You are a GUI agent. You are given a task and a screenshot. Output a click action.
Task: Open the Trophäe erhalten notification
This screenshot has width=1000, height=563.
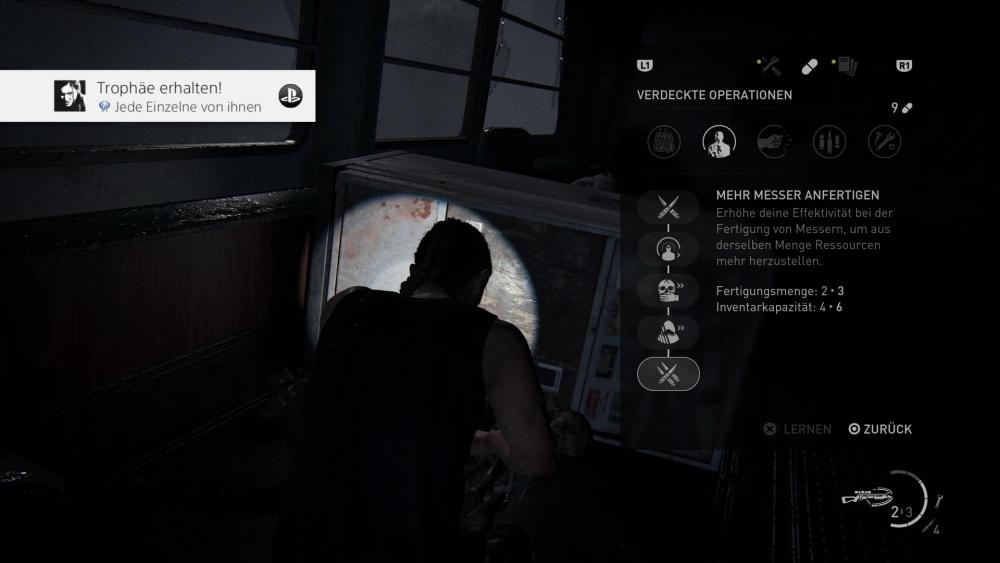[x=158, y=96]
